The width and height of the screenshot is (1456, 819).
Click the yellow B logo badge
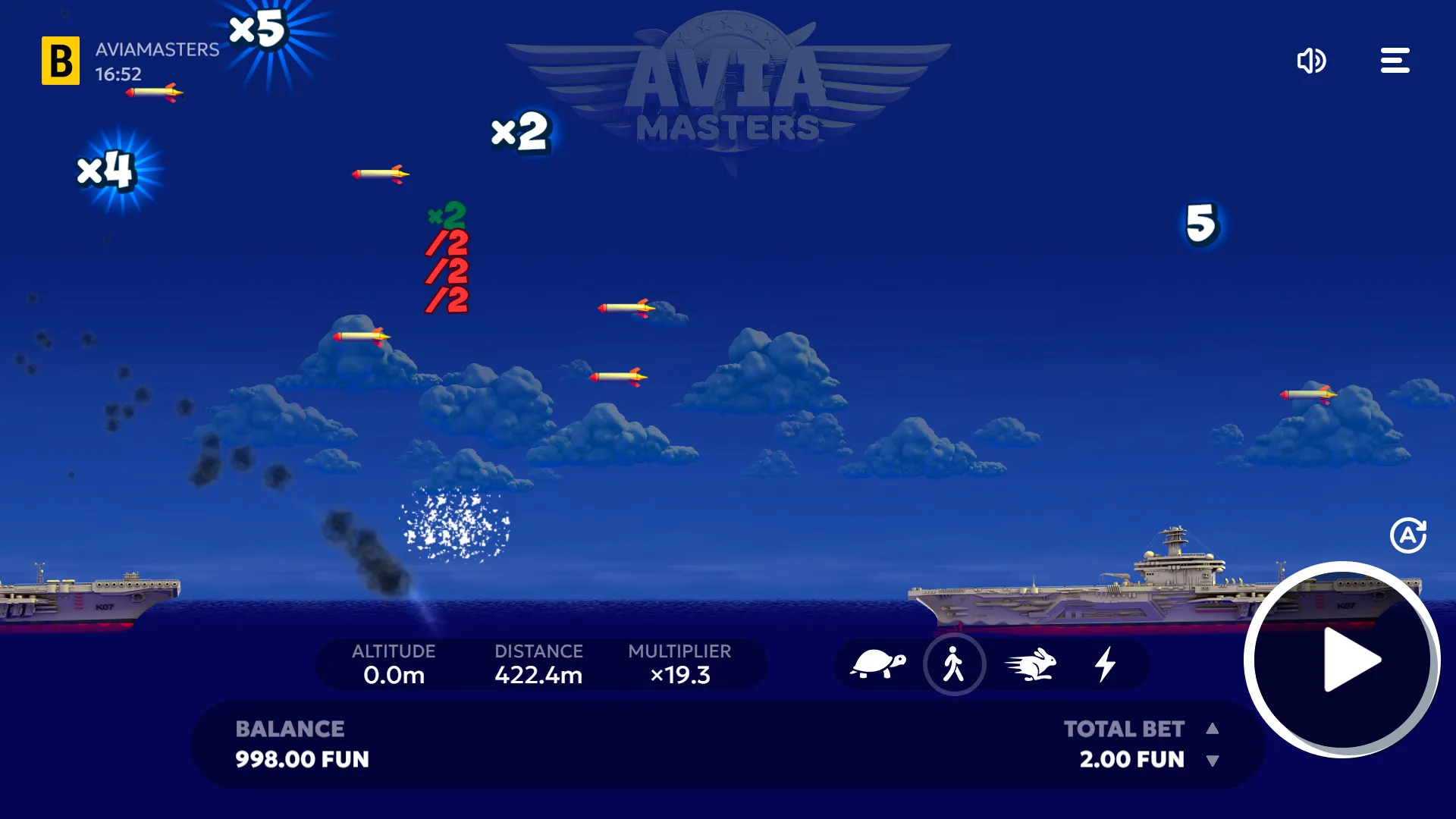coord(61,61)
